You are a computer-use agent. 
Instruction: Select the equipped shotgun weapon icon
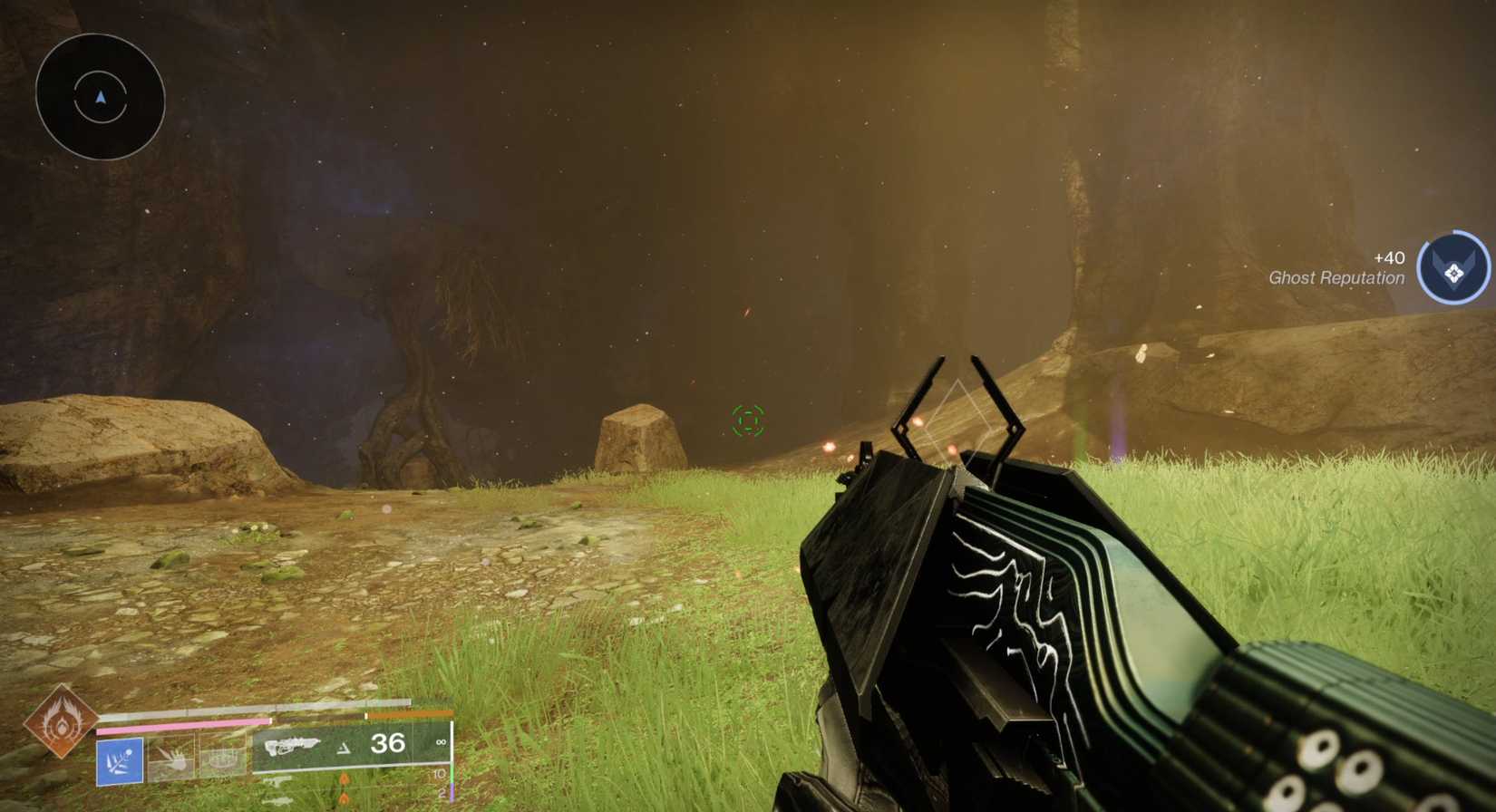[x=292, y=744]
